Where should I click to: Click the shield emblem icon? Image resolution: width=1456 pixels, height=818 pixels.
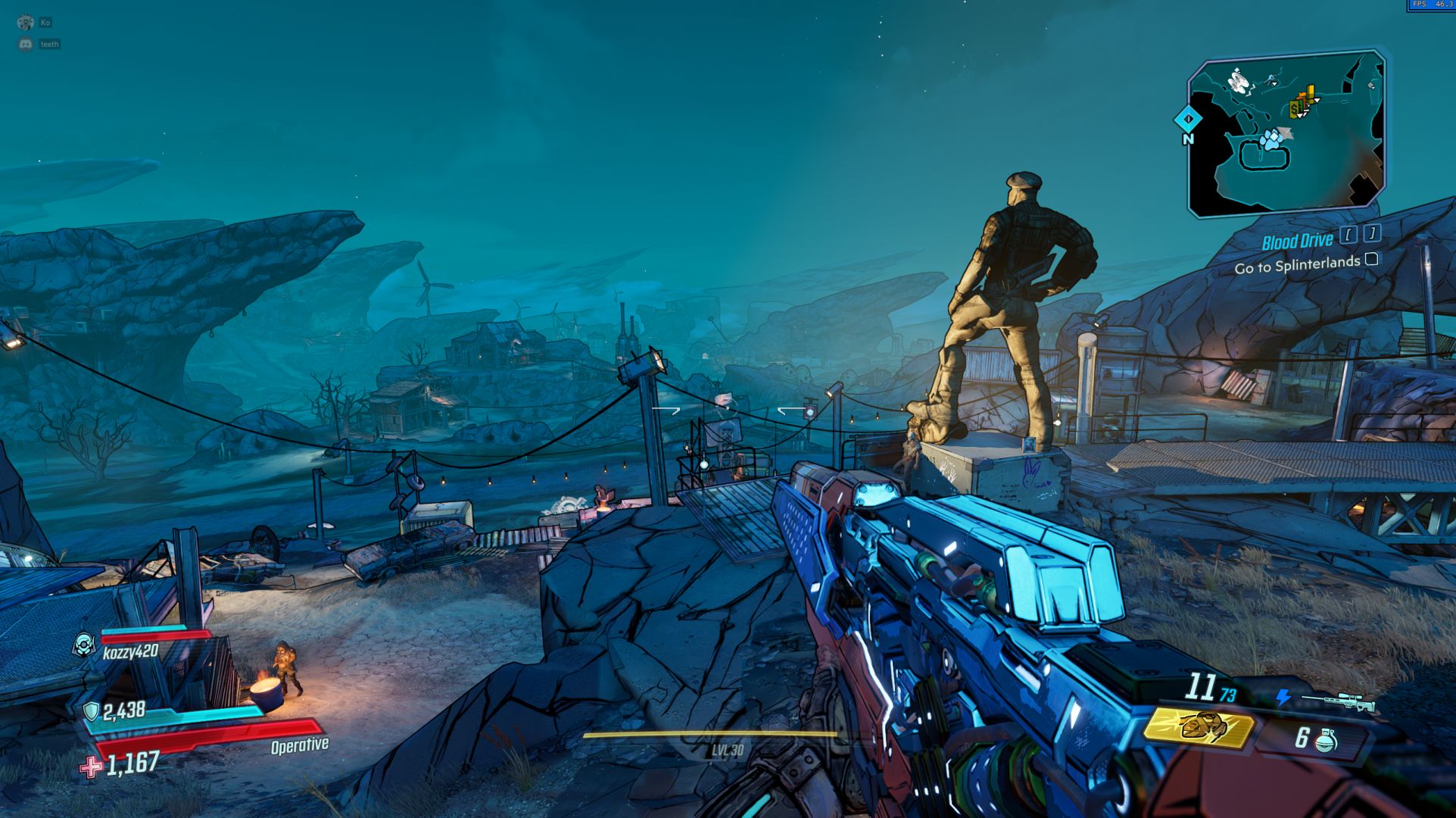pos(91,710)
